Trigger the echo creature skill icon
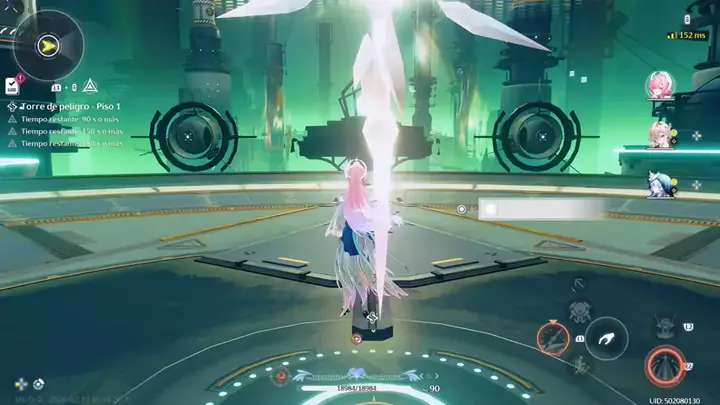720x405 pixels. (x=580, y=311)
